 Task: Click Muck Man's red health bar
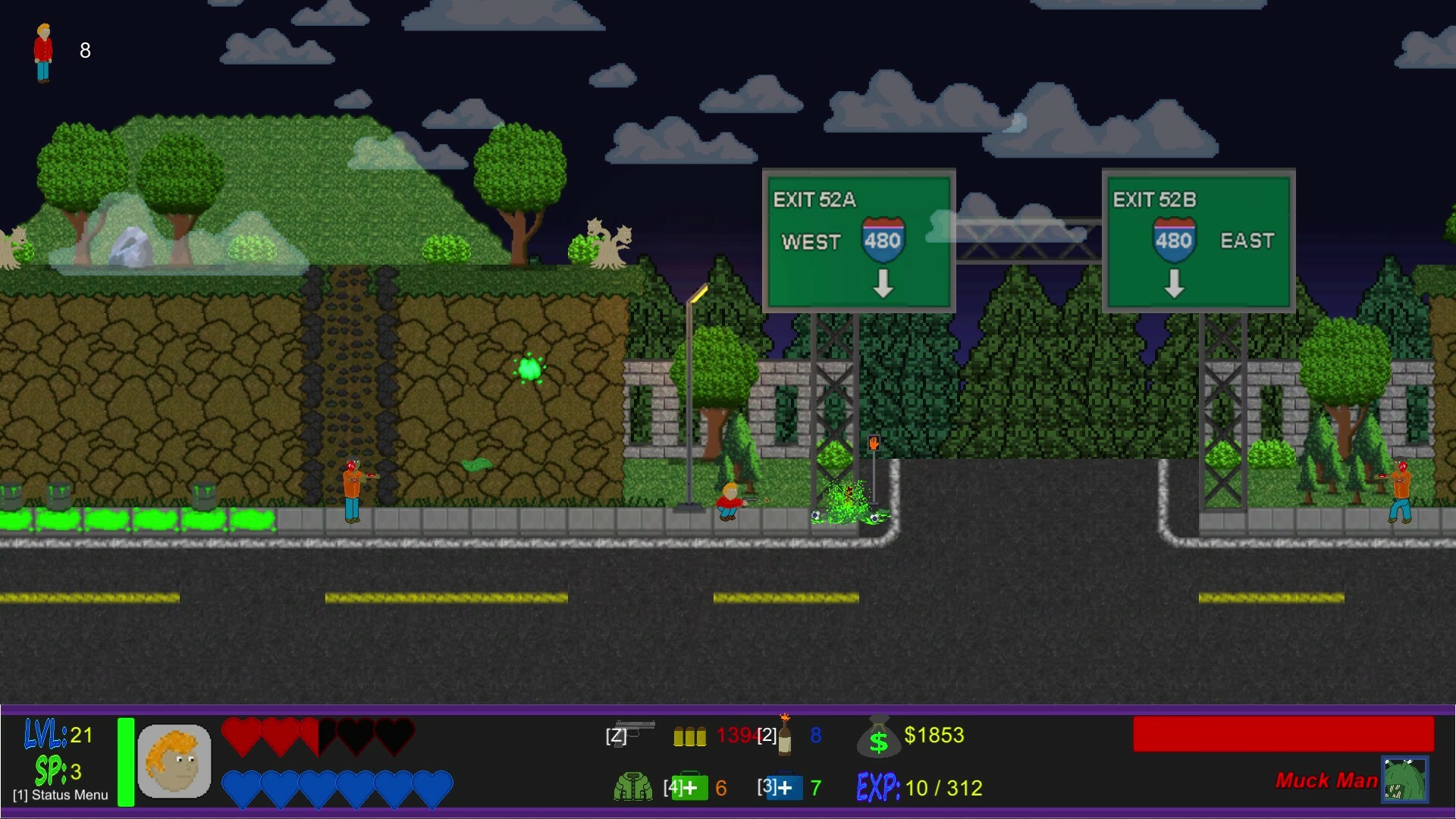click(1285, 733)
